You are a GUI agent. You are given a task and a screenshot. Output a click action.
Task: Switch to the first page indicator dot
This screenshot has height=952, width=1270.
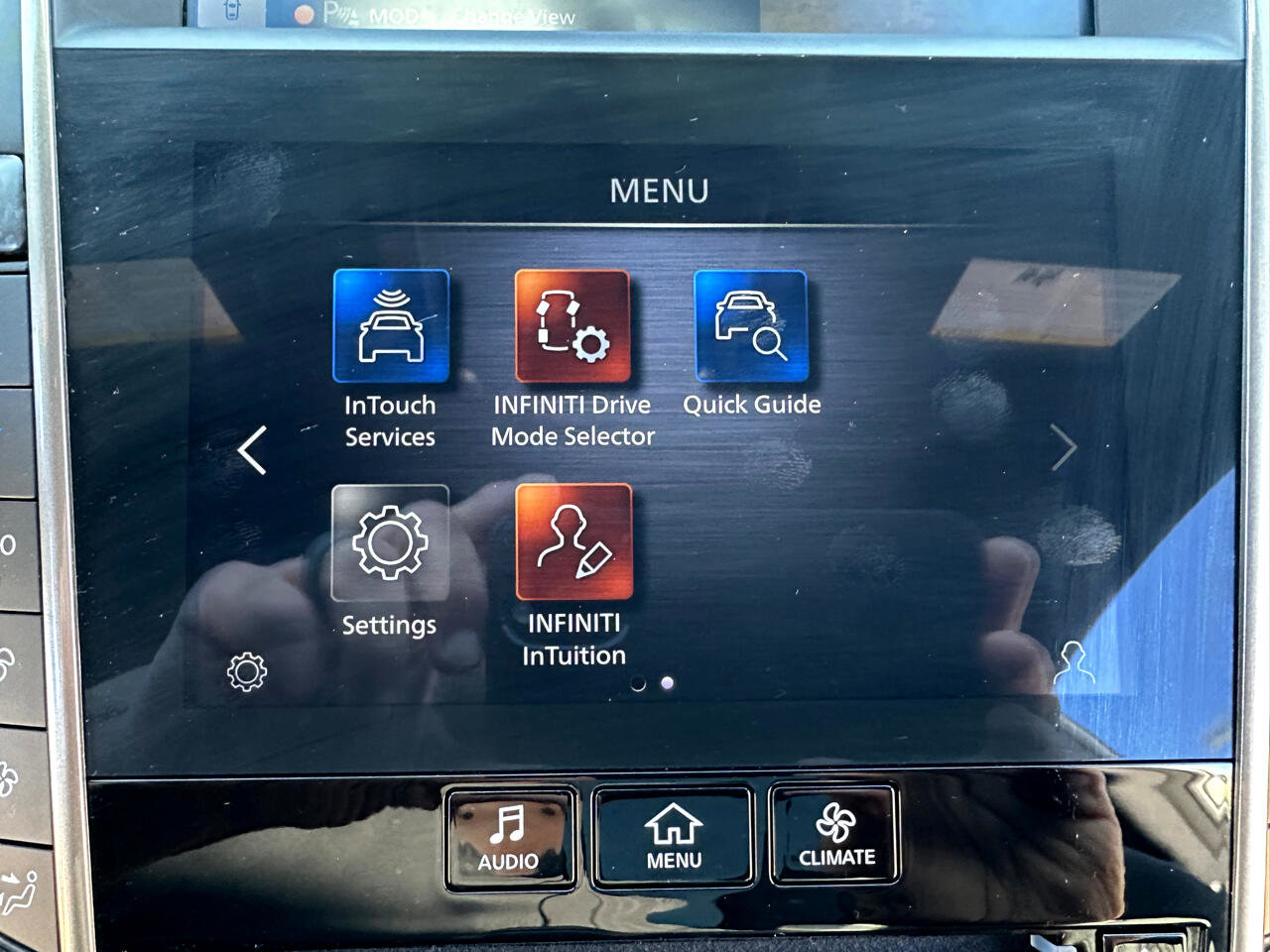pyautogui.click(x=638, y=683)
